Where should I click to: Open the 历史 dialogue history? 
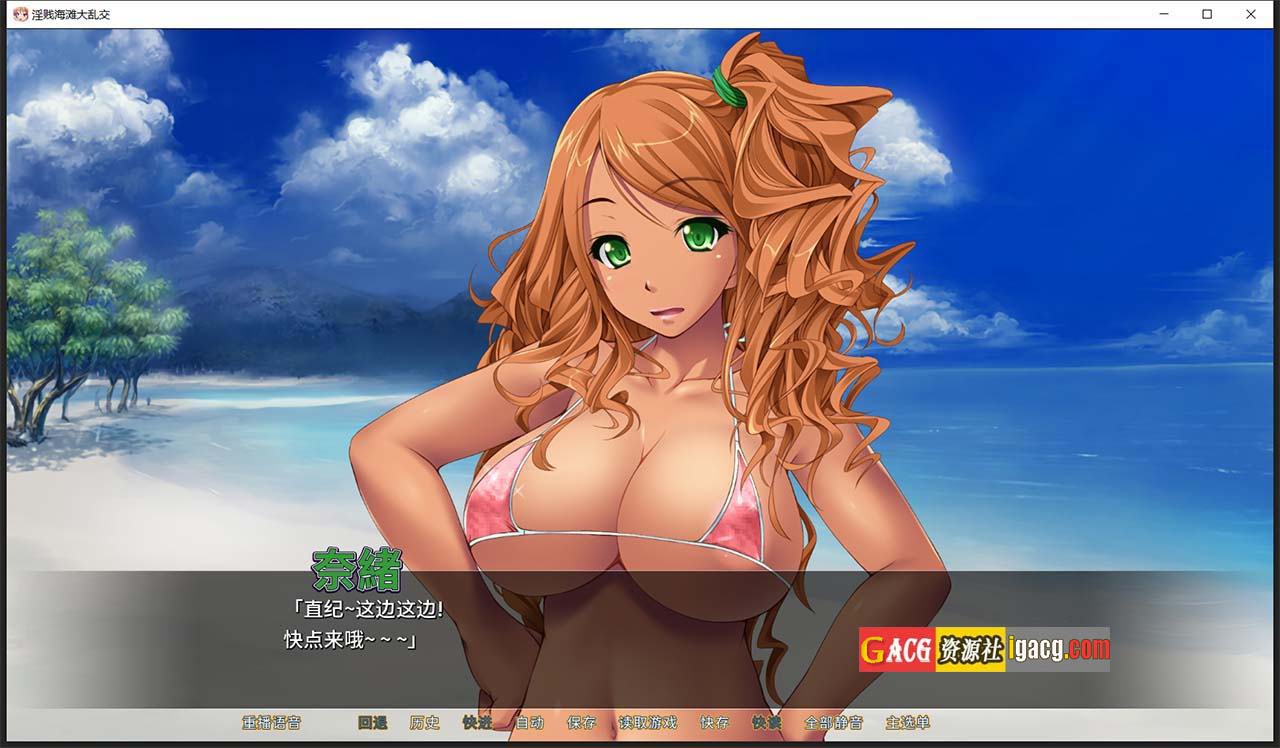click(x=424, y=723)
